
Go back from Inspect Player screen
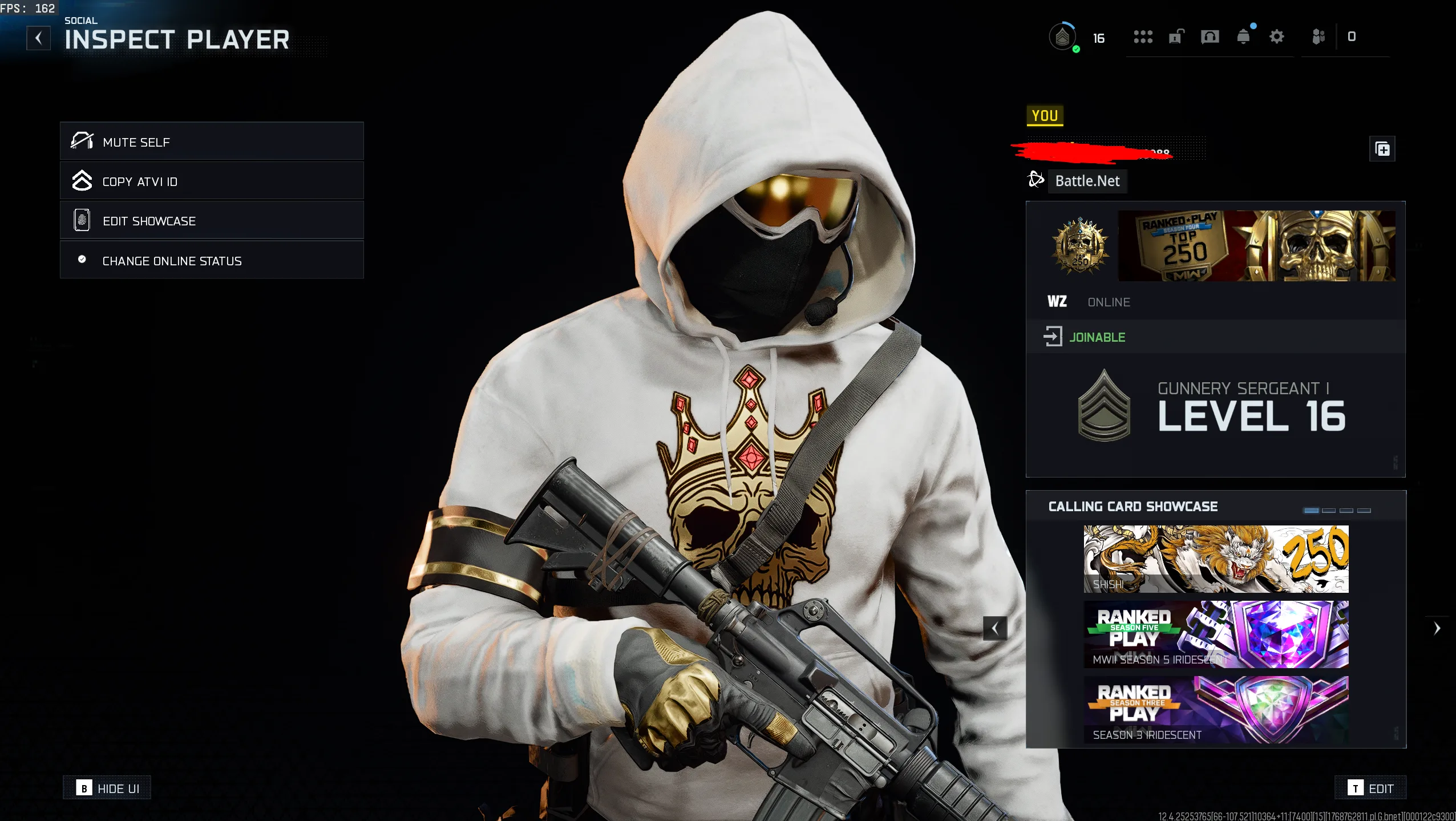click(x=38, y=38)
